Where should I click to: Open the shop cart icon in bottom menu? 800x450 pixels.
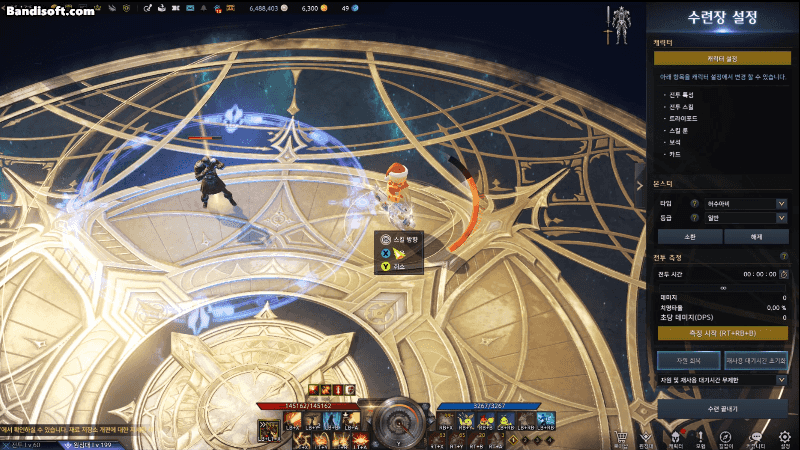click(621, 437)
